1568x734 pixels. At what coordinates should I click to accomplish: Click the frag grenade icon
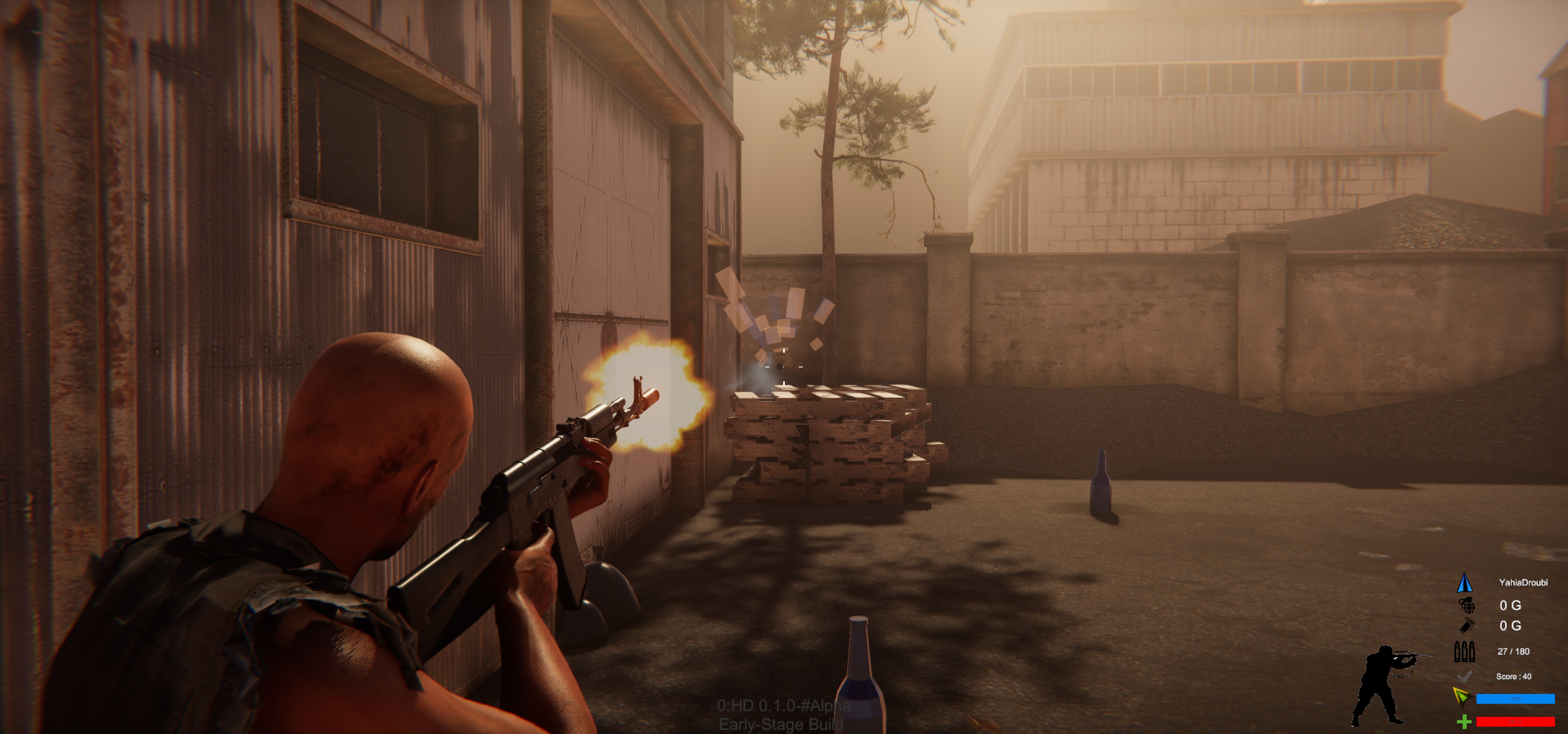point(1467,605)
